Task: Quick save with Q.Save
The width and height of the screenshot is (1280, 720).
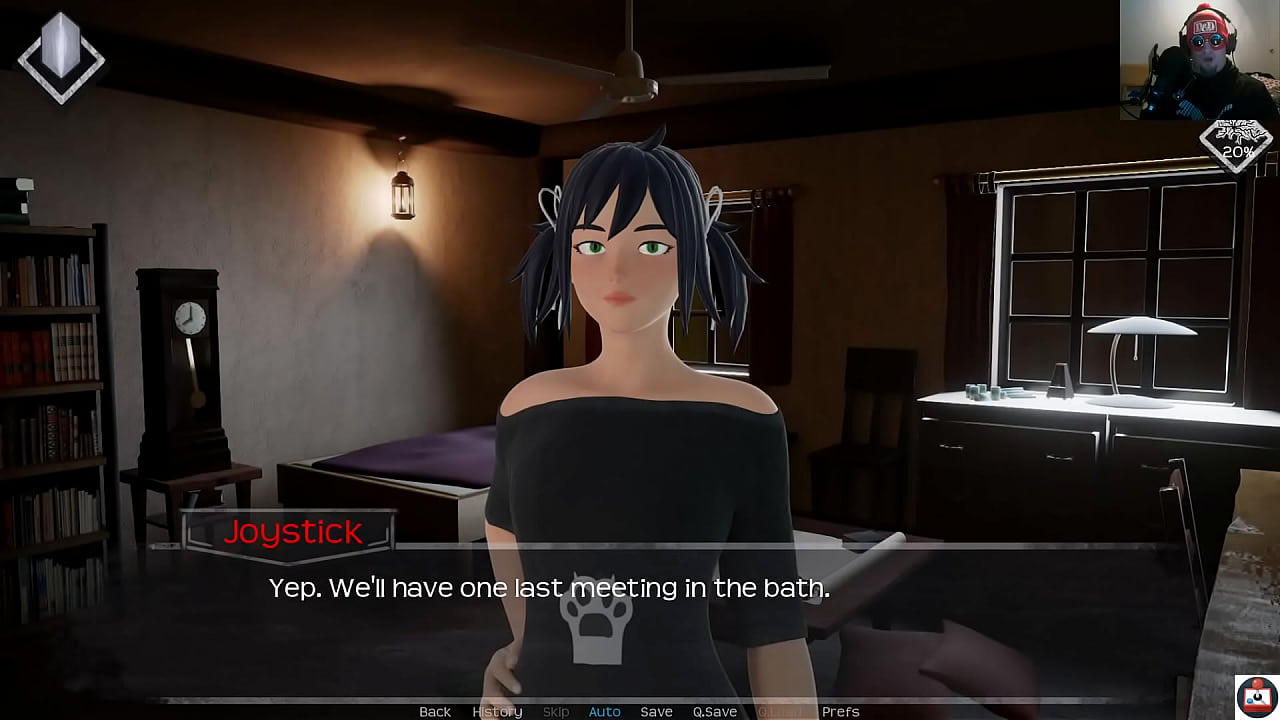Action: [715, 711]
